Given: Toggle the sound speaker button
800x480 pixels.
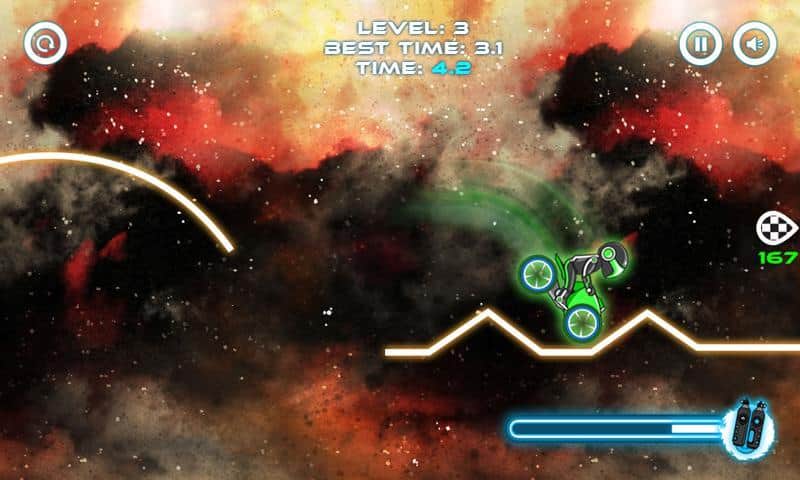Looking at the screenshot, I should (754, 44).
